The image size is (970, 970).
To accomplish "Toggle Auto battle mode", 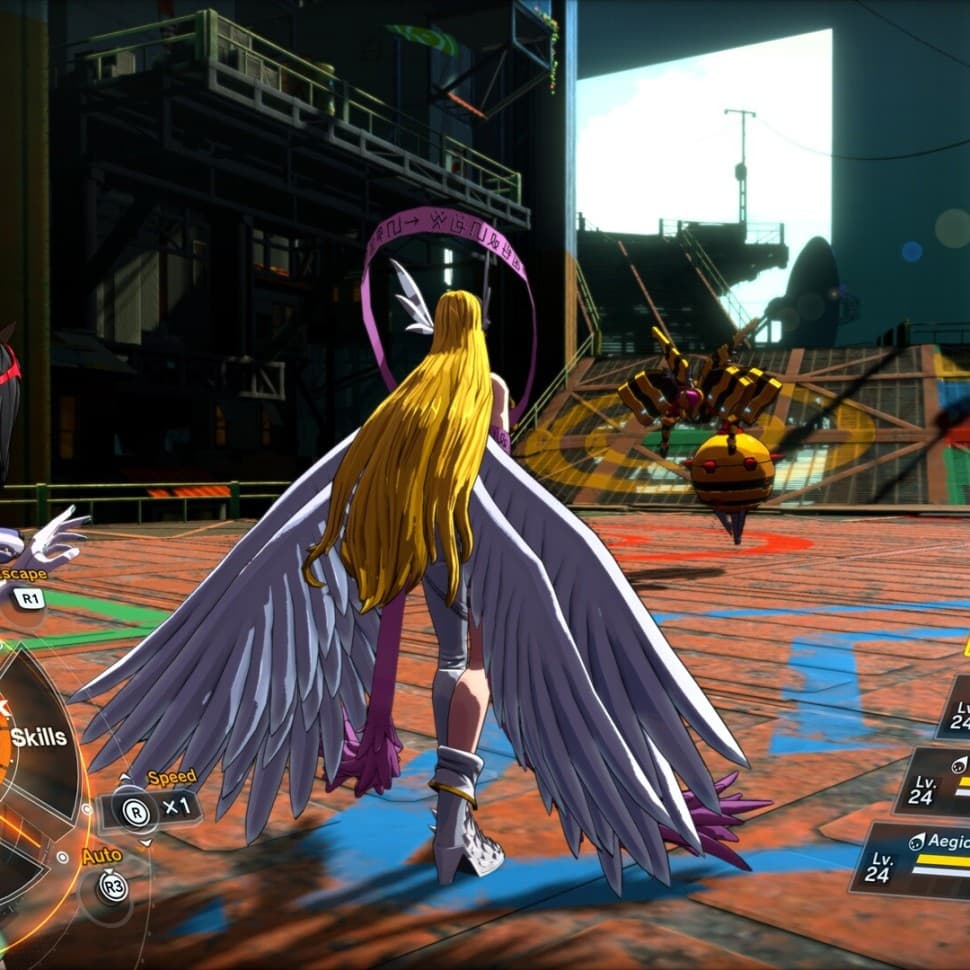I will click(x=112, y=885).
